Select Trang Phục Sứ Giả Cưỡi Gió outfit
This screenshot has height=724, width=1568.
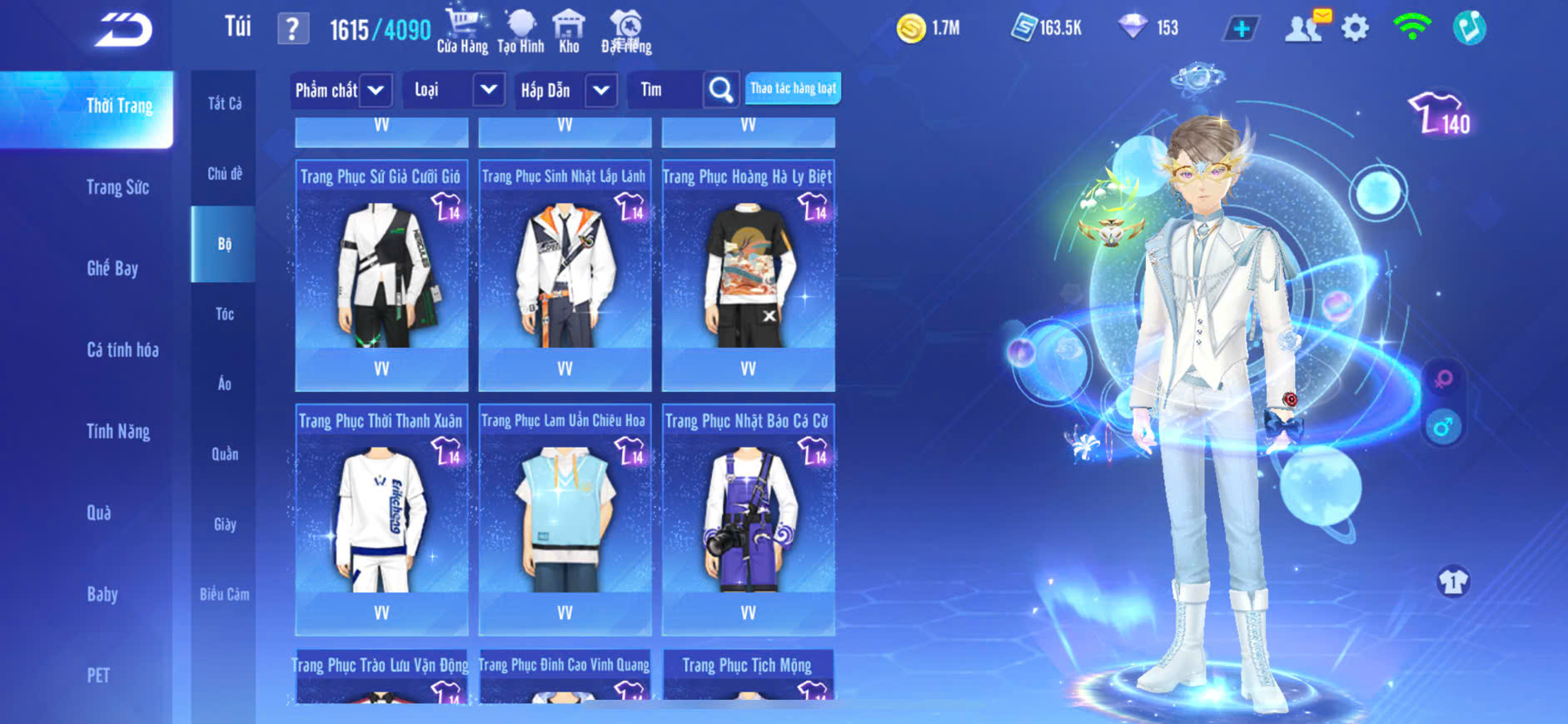coord(381,275)
